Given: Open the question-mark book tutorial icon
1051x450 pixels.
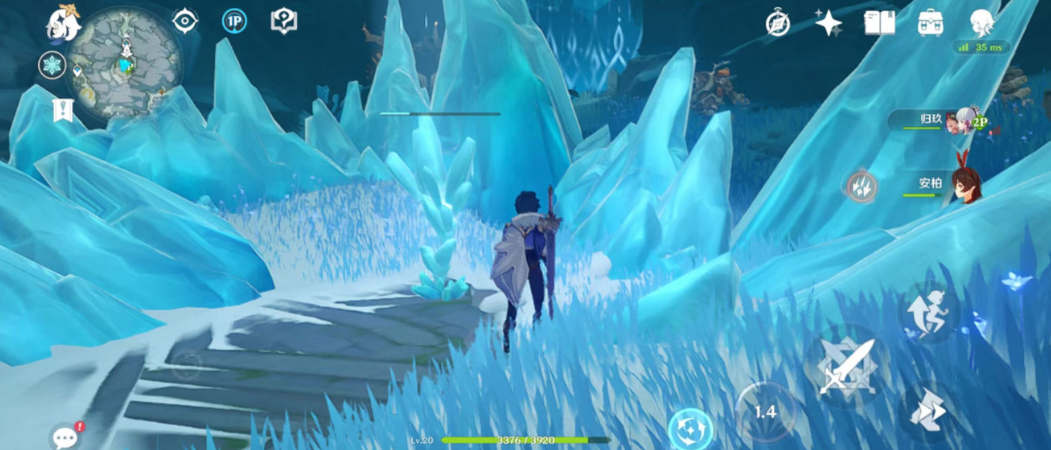Looking at the screenshot, I should (284, 21).
